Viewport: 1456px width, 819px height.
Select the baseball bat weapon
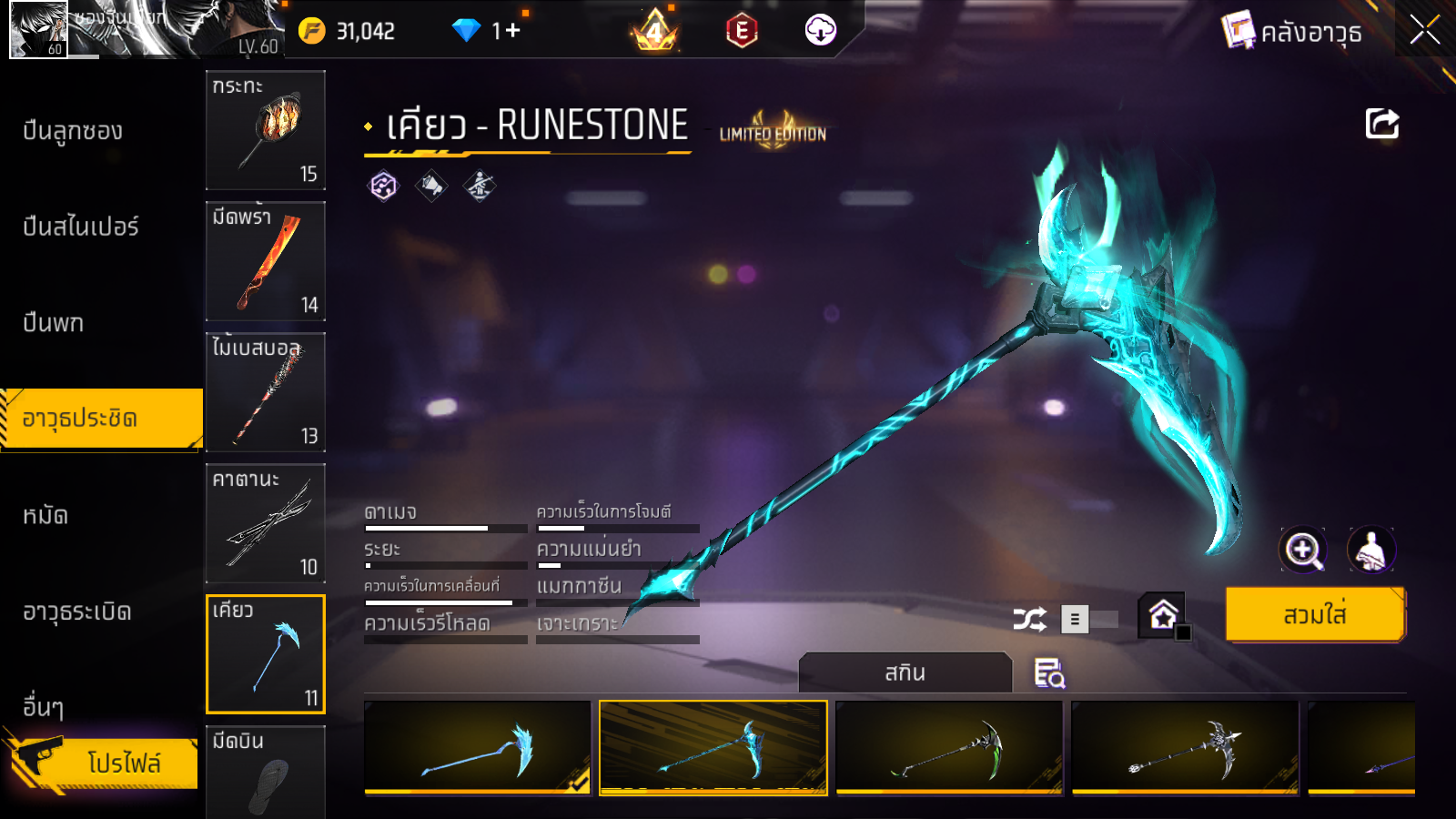pos(266,392)
